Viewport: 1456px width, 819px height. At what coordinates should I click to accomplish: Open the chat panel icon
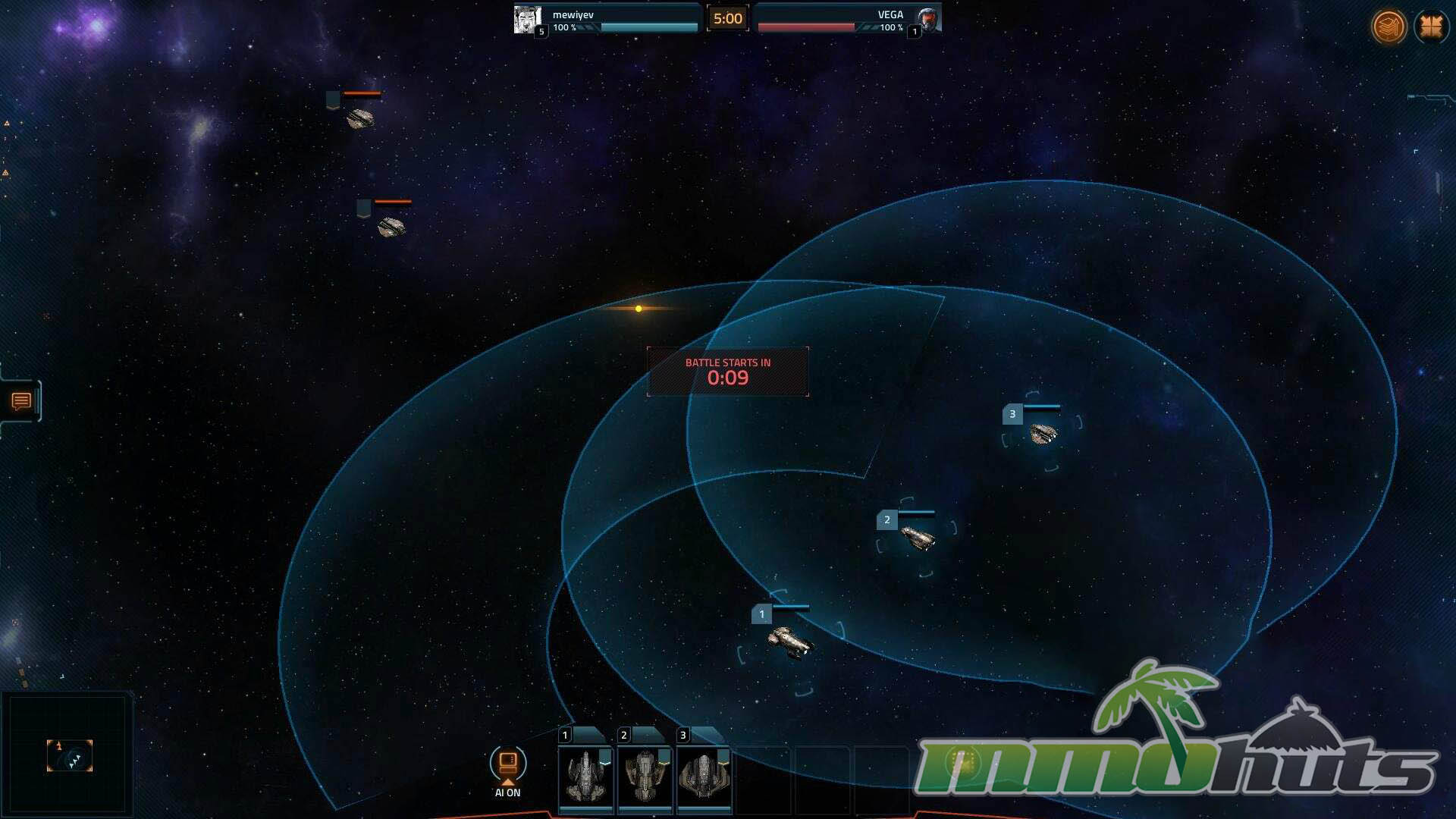21,401
